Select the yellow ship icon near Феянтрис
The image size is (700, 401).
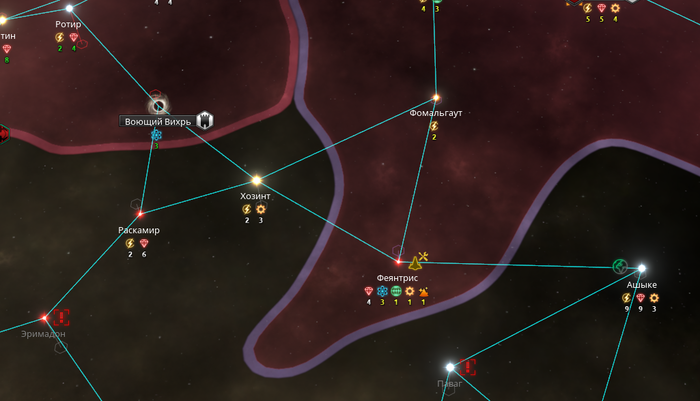coord(415,262)
